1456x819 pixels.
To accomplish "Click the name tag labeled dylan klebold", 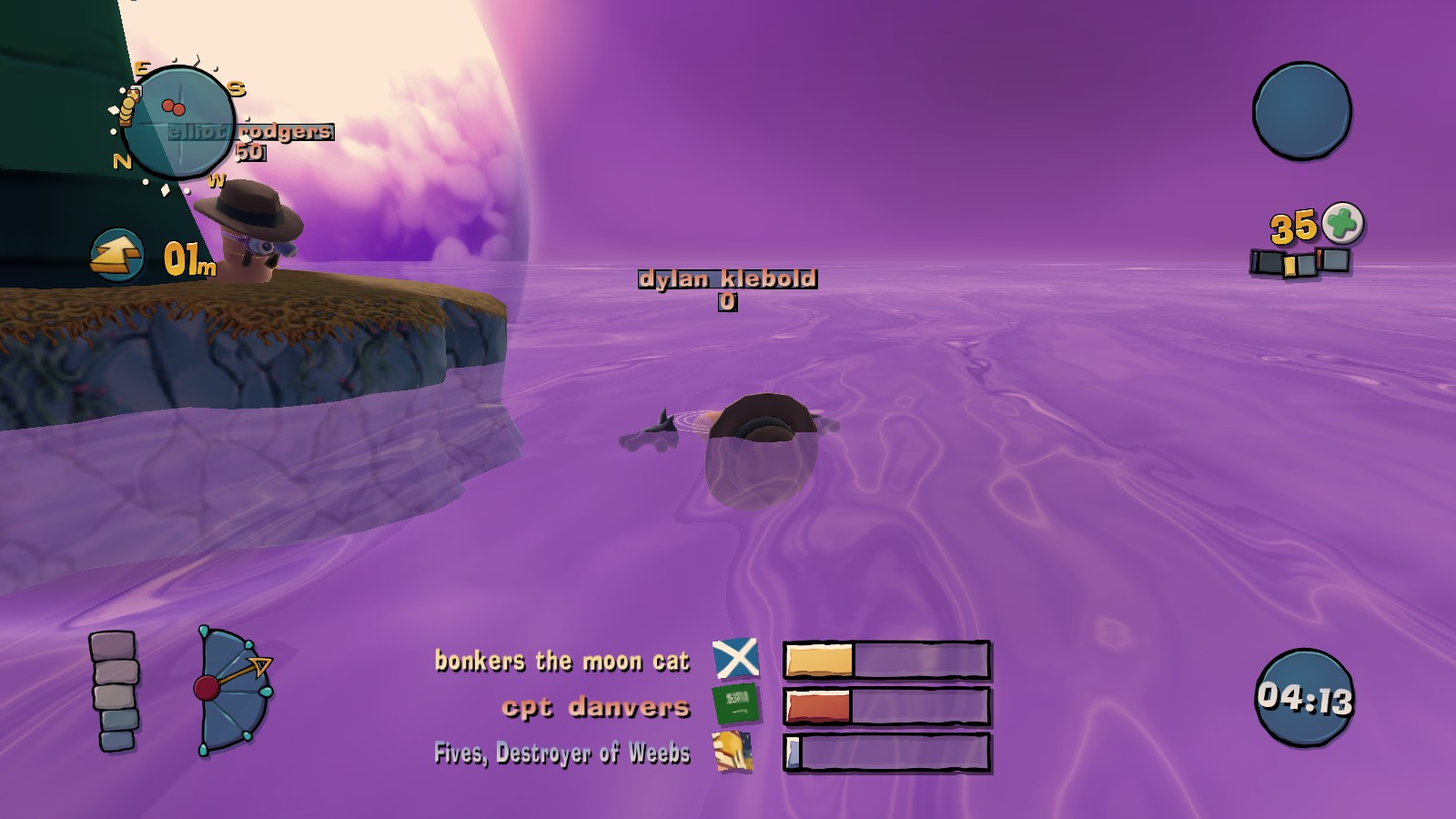I will (729, 280).
